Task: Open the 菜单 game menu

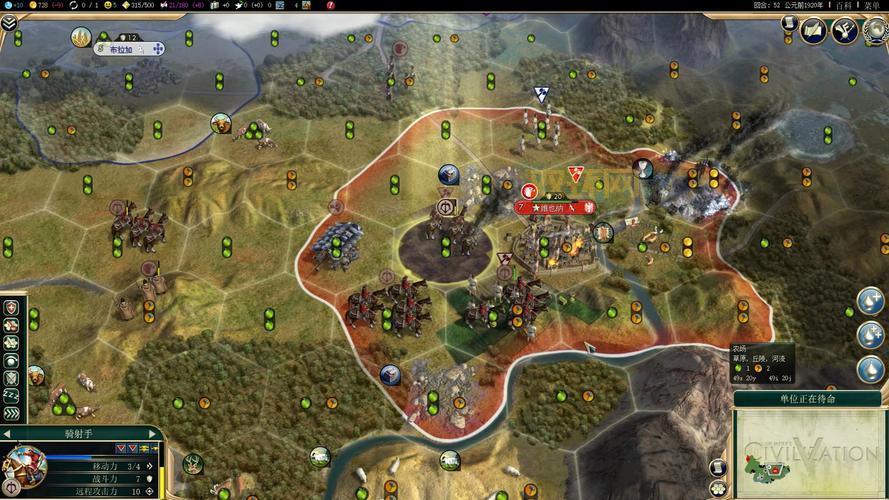Action: 872,5
